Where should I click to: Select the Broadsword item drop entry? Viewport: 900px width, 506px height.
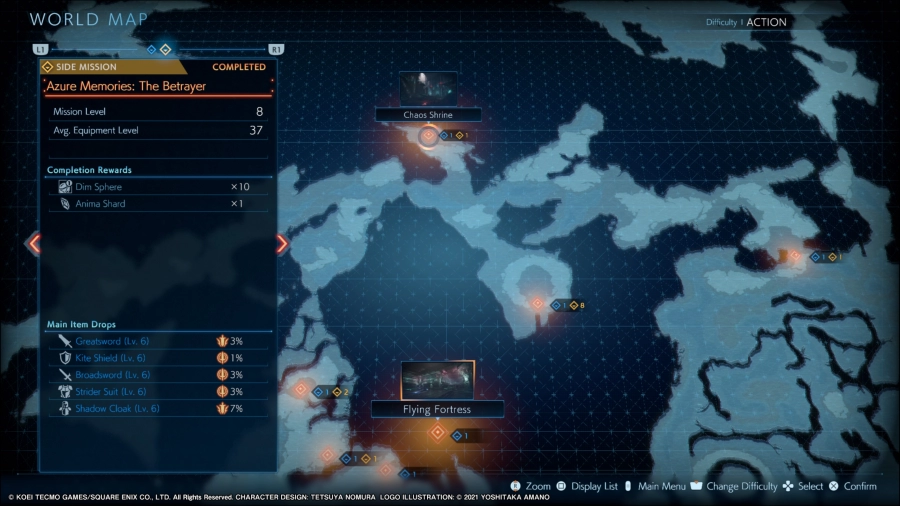pyautogui.click(x=157, y=375)
